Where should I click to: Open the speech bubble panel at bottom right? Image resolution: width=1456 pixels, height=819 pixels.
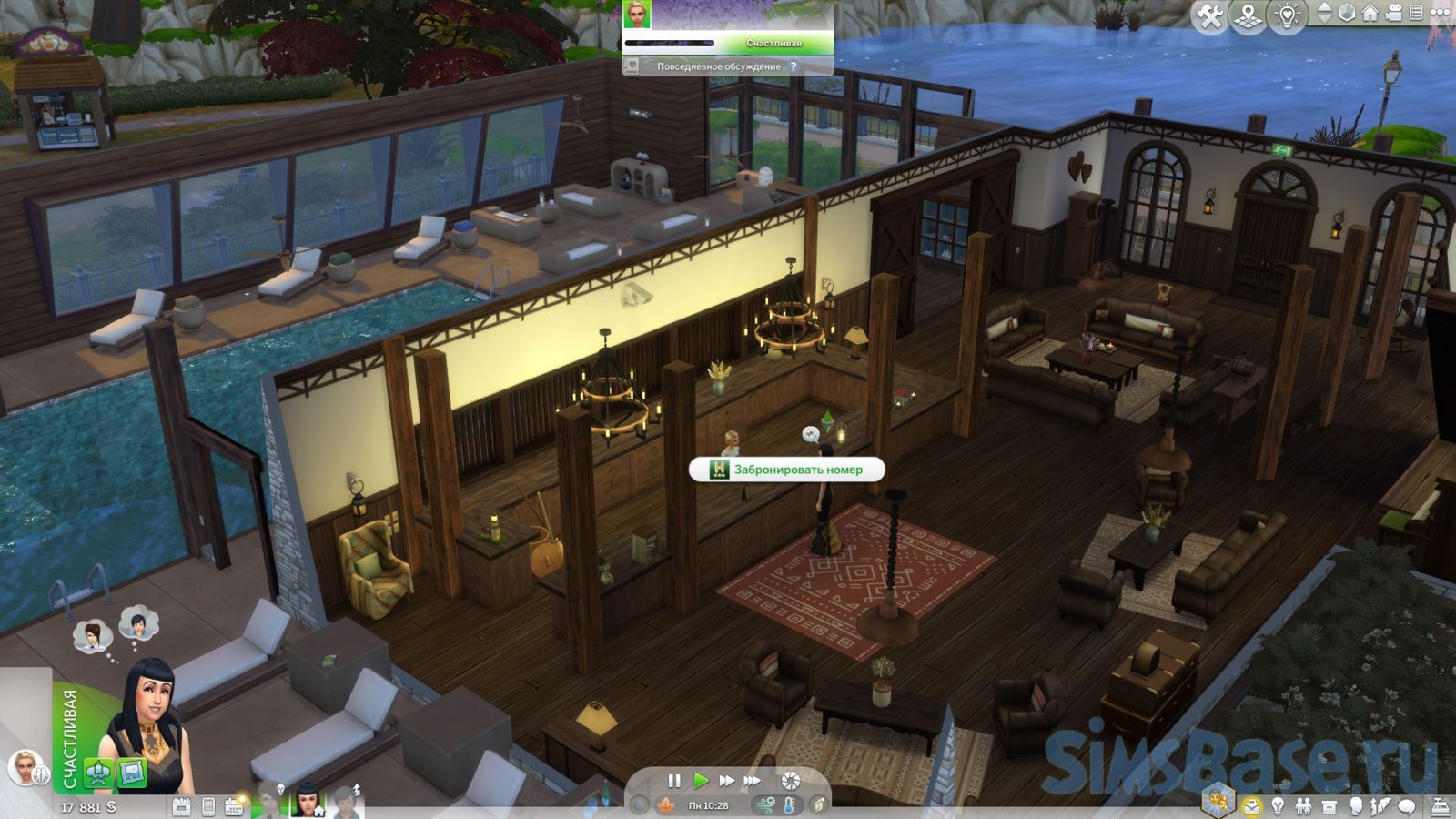tap(1407, 806)
